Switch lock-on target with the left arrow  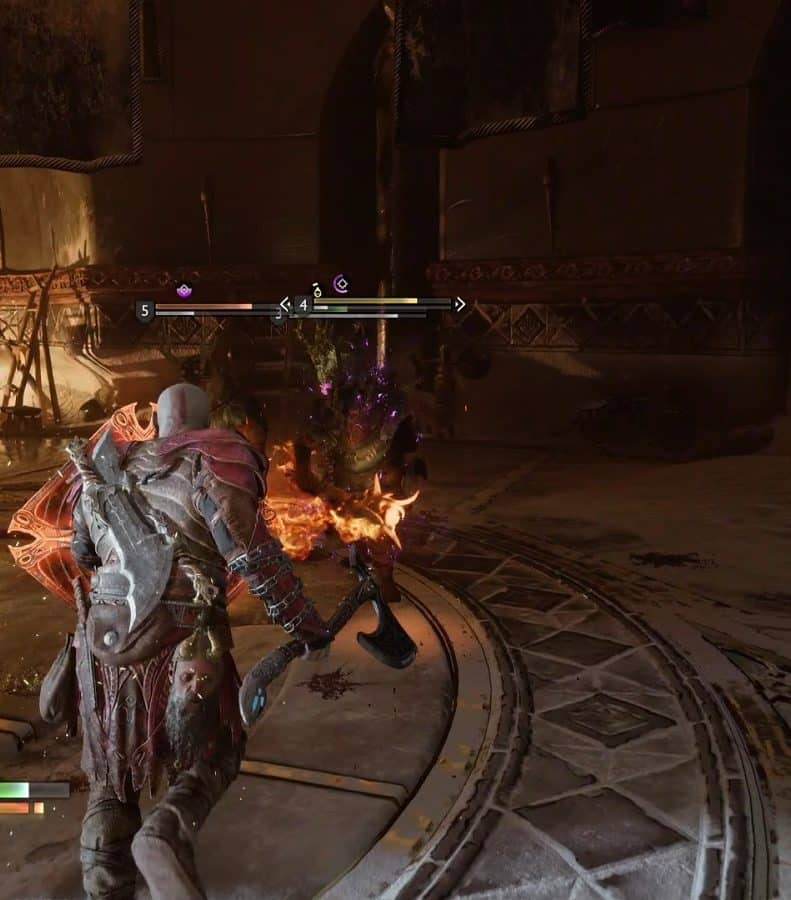(x=285, y=304)
